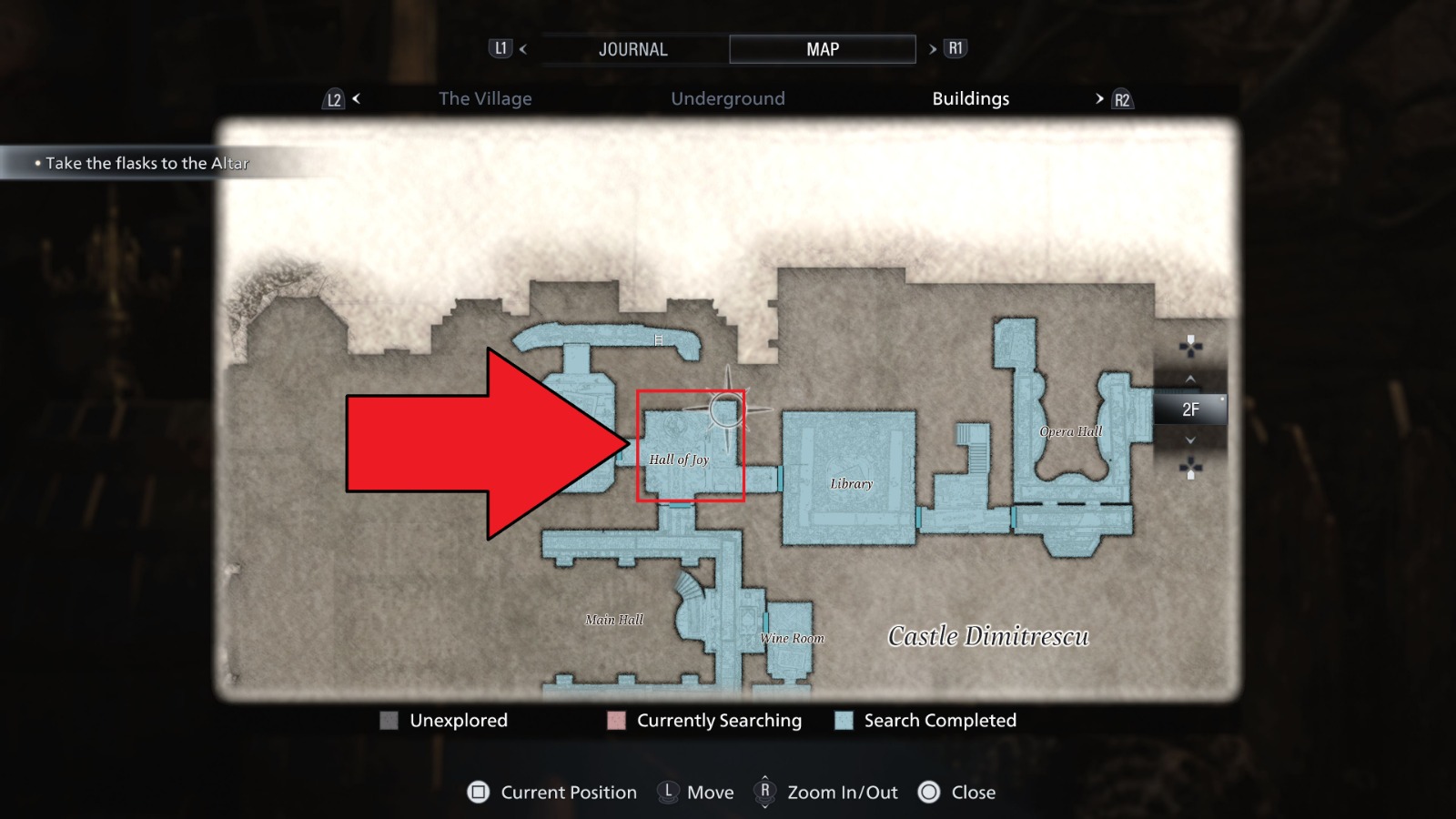Click the d-pad icon above the floor selector

[1190, 344]
